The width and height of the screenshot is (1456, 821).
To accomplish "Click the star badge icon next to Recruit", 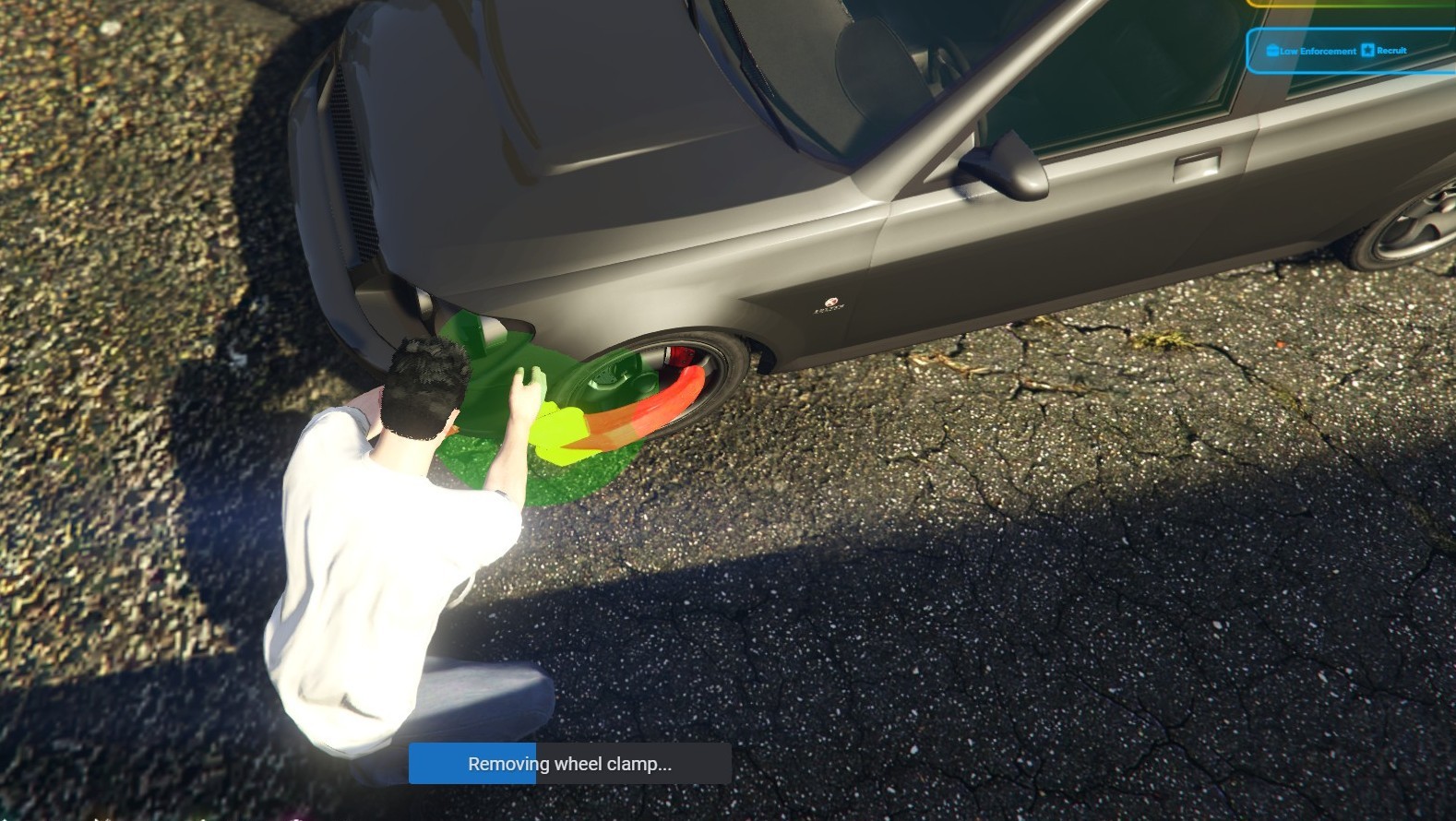I will coord(1368,51).
